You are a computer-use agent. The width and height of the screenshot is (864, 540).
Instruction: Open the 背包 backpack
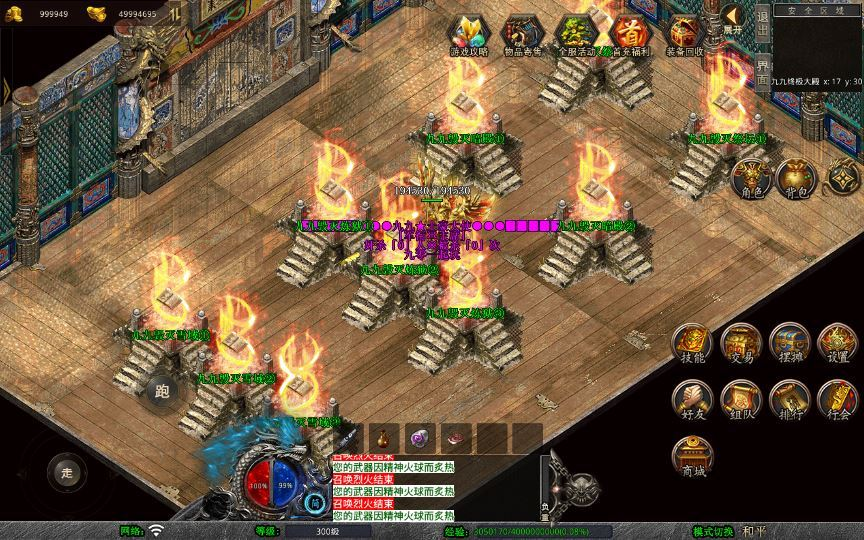click(x=797, y=178)
